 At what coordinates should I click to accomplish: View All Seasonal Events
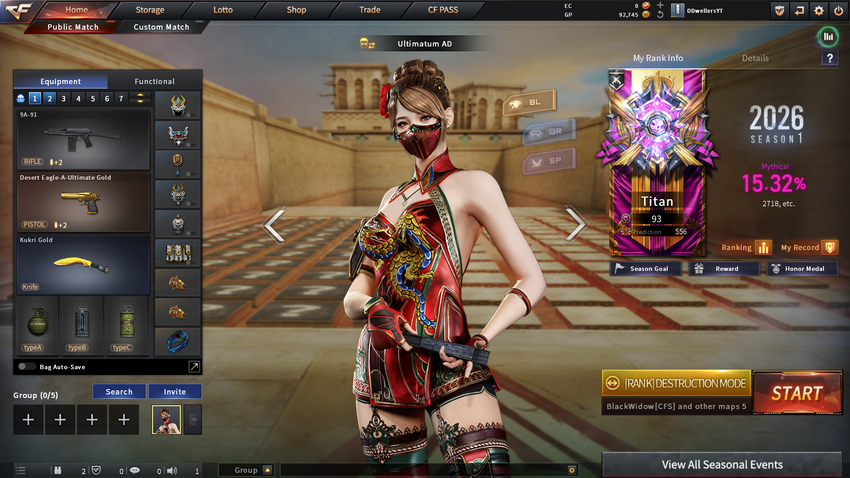[721, 464]
